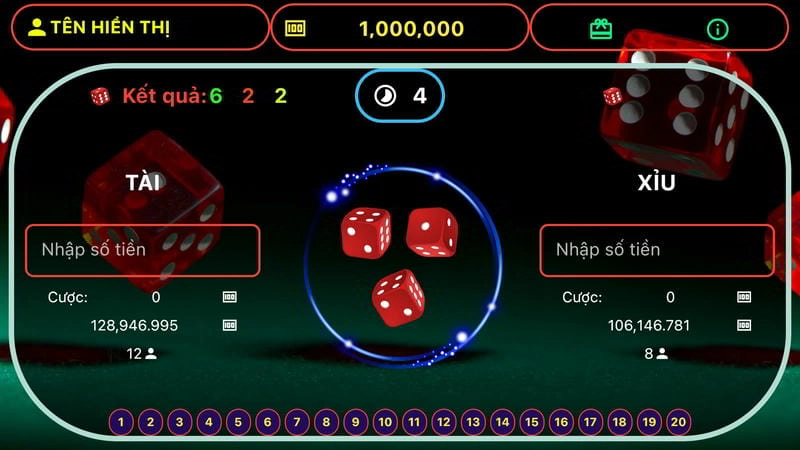Choose the TÀI betting side
The image size is (800, 450).
point(145,182)
